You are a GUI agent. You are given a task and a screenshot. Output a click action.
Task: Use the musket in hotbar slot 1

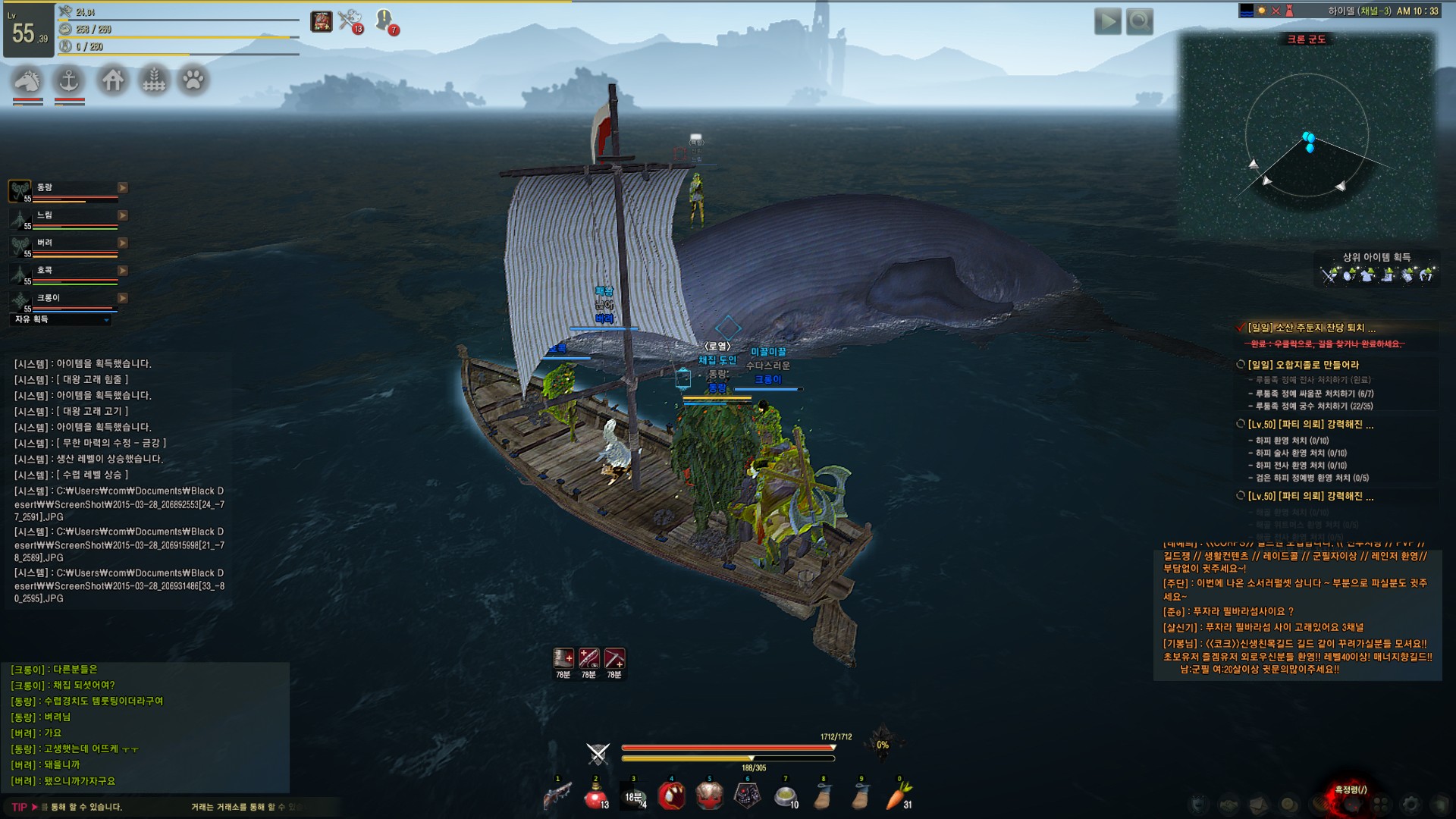[x=557, y=796]
